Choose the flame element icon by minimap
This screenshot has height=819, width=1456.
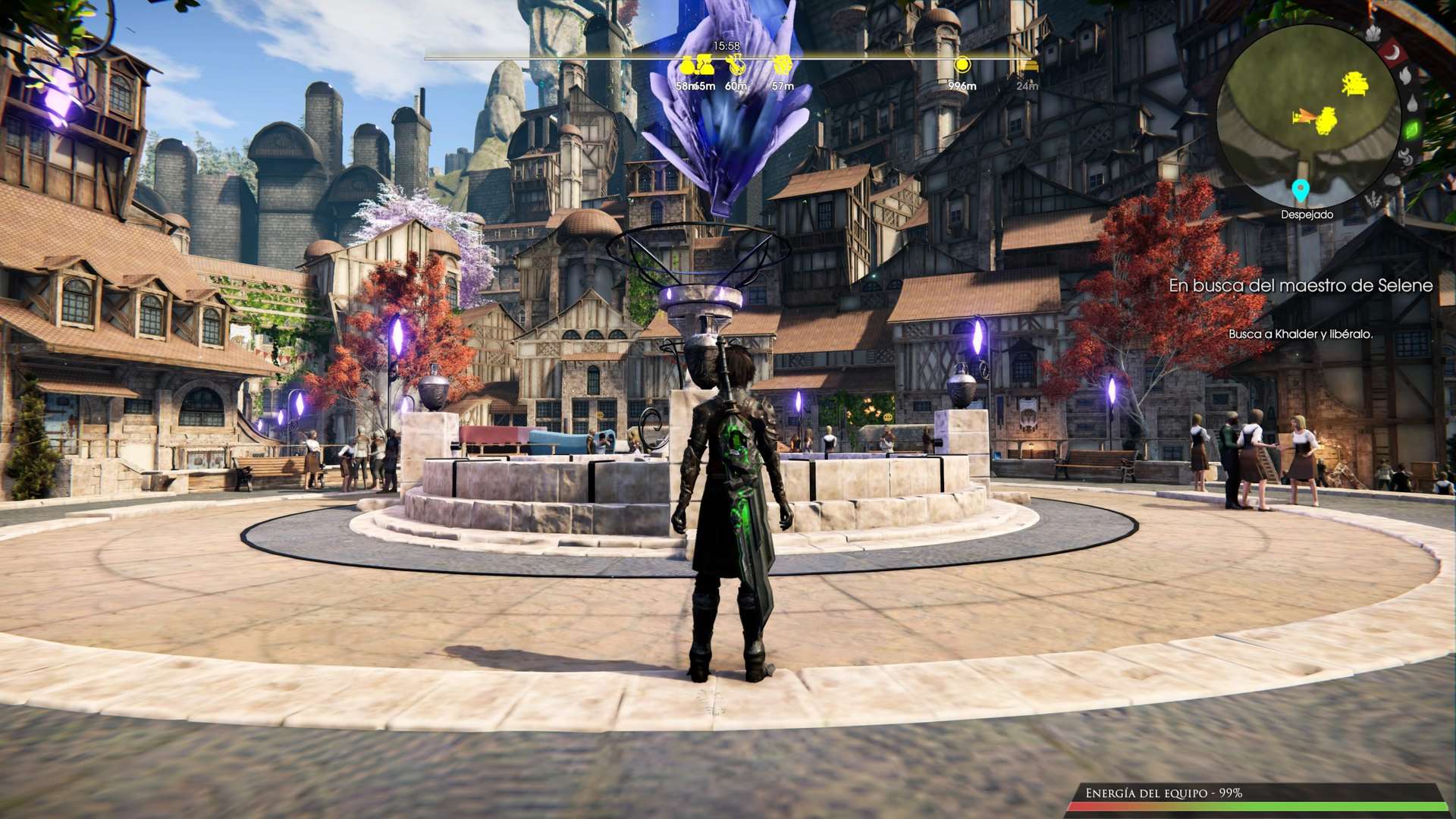1404,76
